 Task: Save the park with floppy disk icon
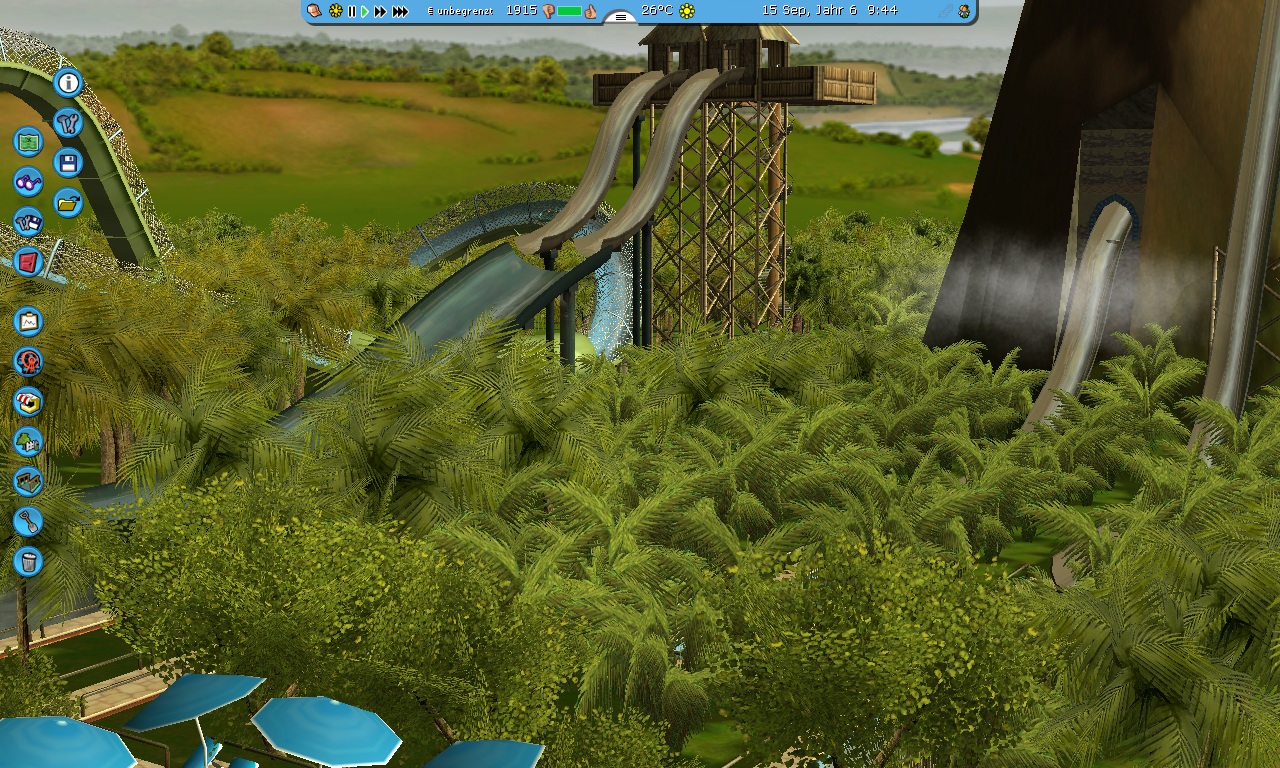click(x=68, y=163)
